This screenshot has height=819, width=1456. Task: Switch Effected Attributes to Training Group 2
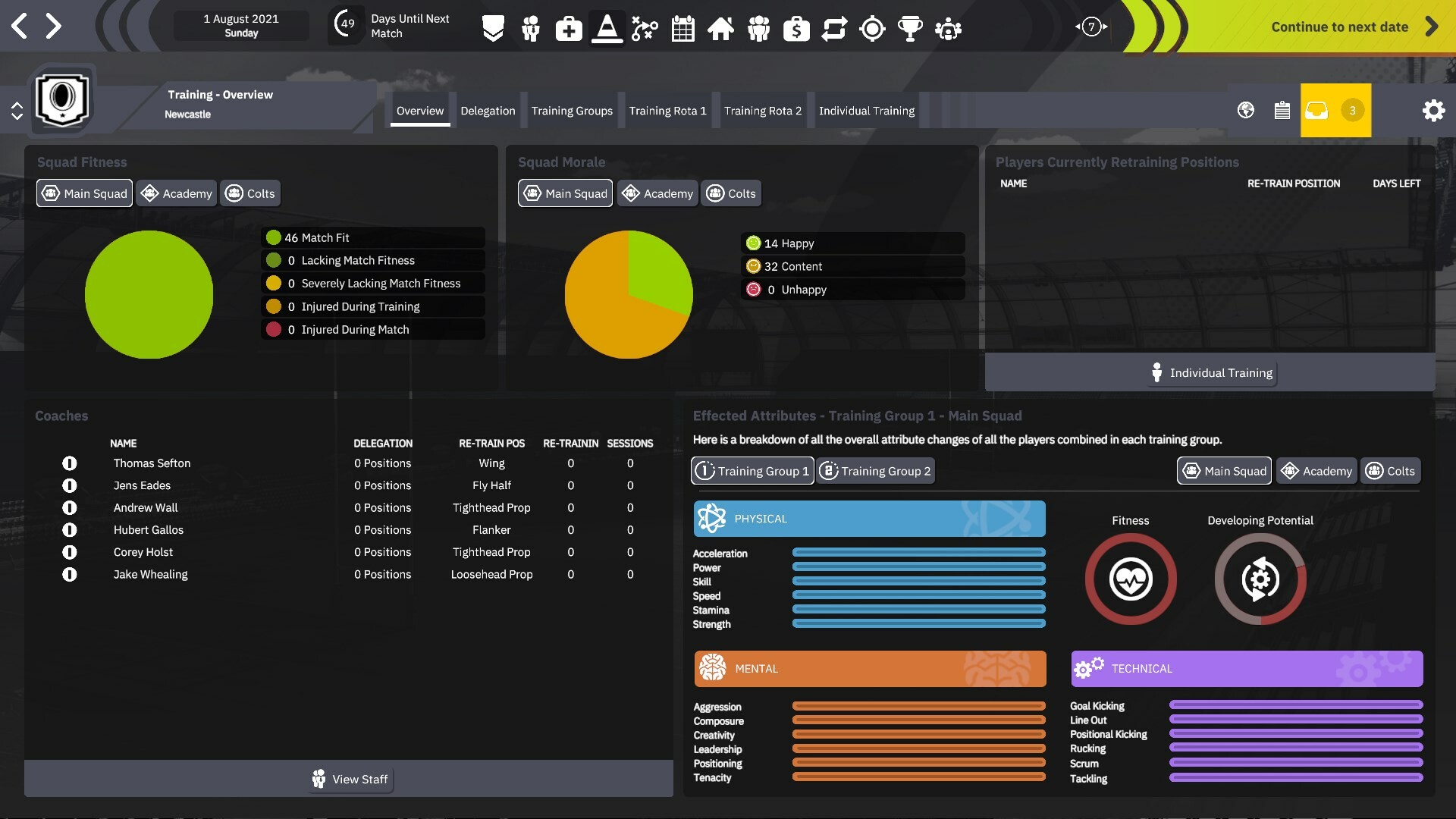875,470
